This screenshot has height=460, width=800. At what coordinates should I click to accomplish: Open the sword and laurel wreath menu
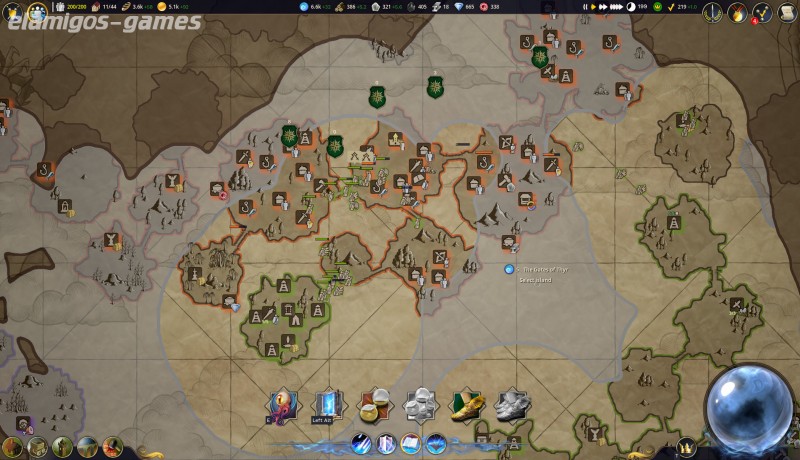712,13
